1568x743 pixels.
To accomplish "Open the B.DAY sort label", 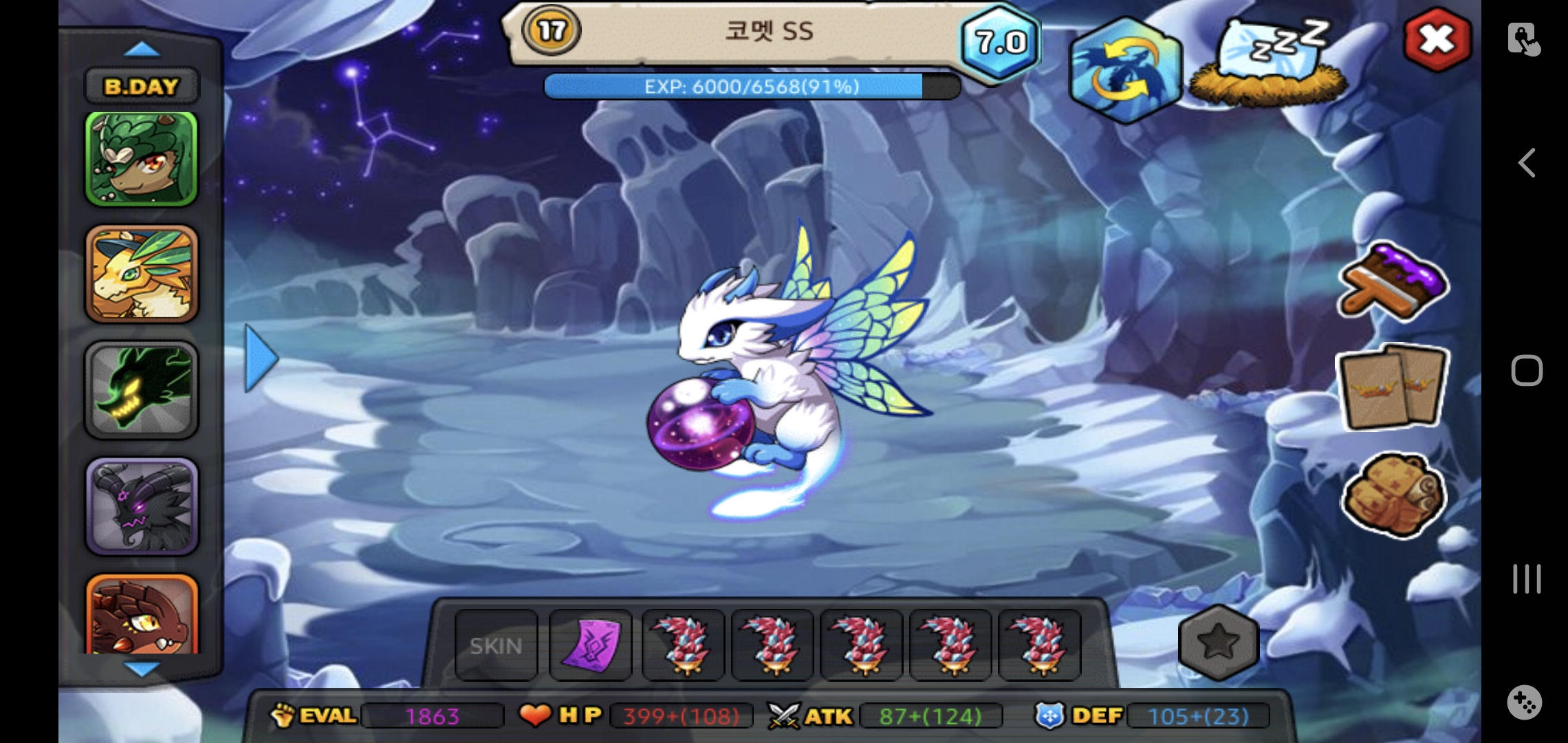I will coord(142,87).
